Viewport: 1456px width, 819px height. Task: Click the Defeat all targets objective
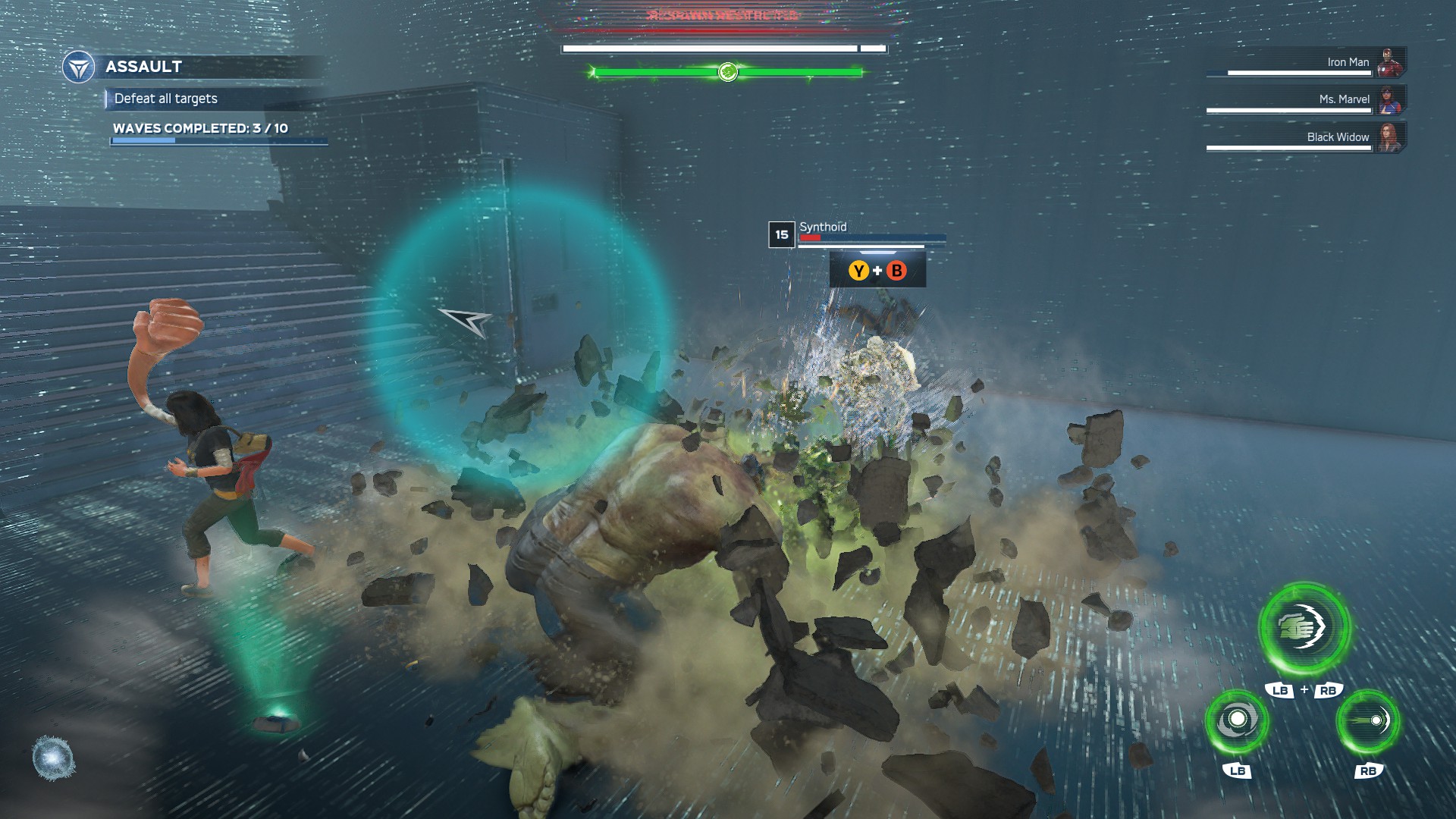point(165,99)
